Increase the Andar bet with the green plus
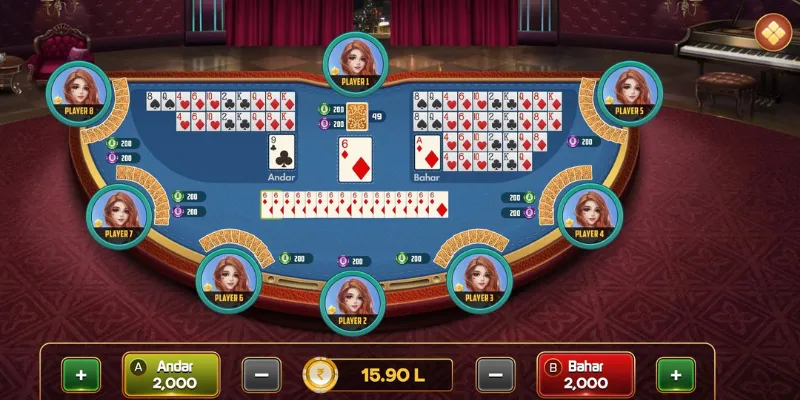 coord(81,376)
